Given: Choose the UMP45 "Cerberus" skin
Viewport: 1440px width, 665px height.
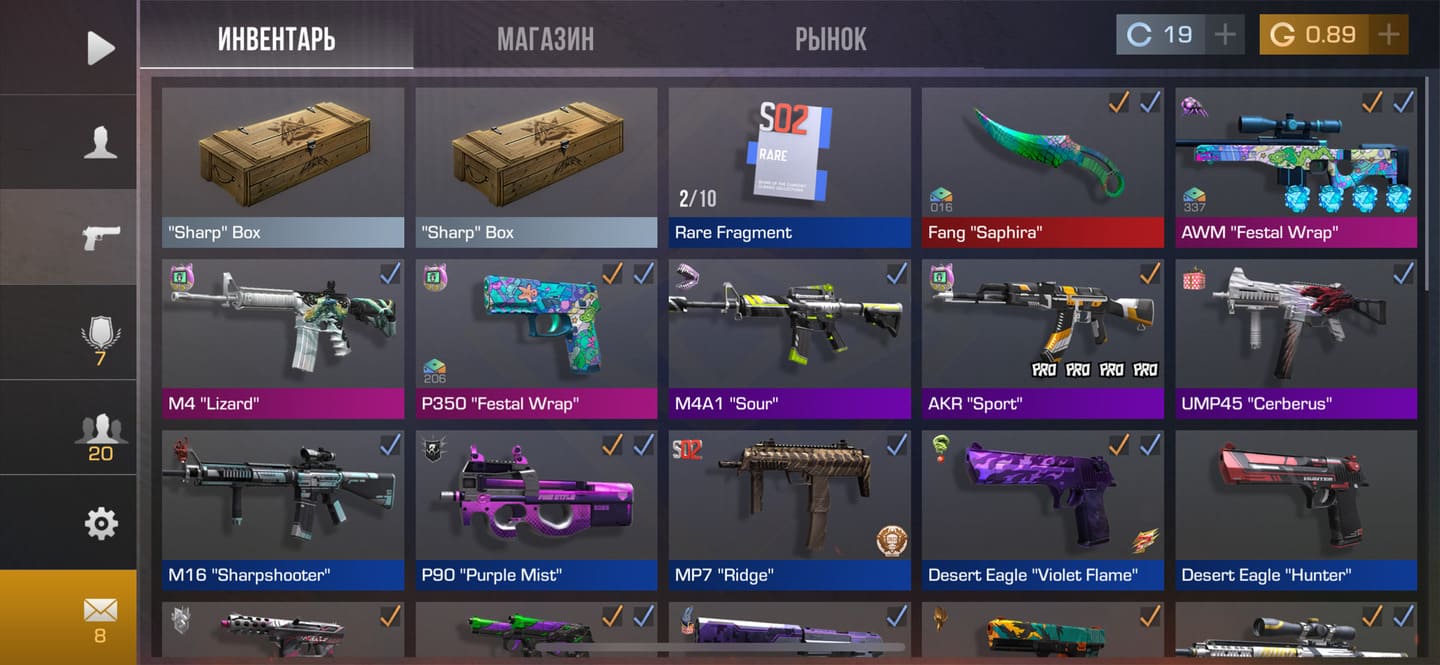Looking at the screenshot, I should (x=1296, y=337).
